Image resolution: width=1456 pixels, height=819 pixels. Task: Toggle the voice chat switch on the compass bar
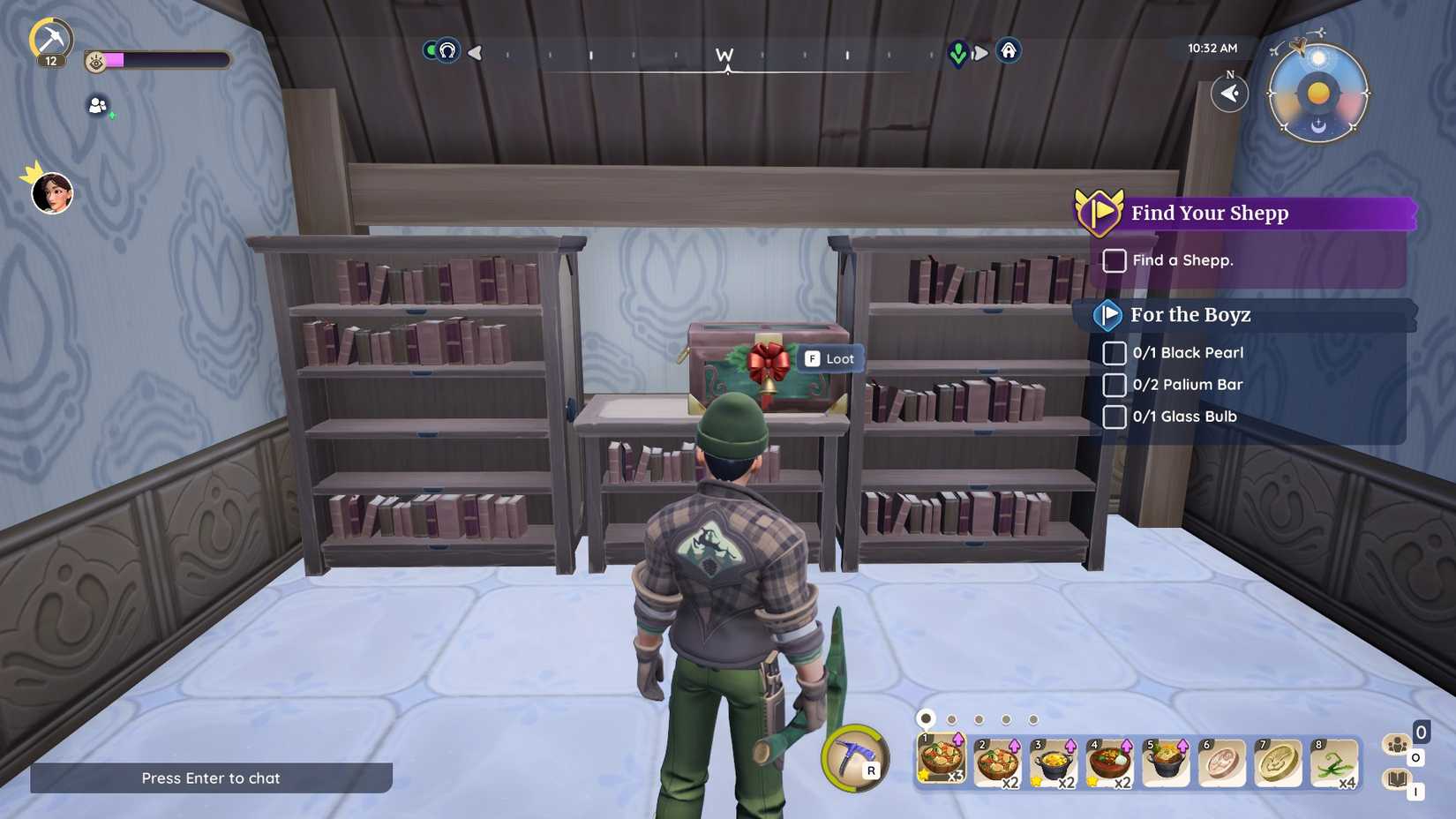pos(432,52)
